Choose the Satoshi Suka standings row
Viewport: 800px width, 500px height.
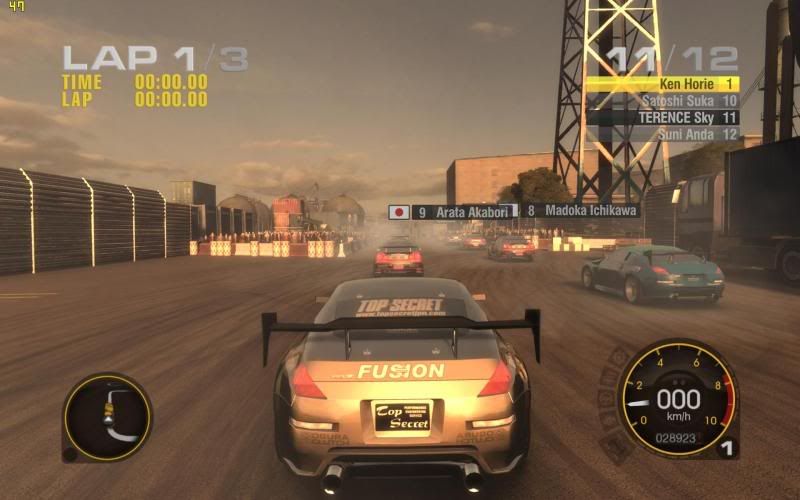pos(662,101)
